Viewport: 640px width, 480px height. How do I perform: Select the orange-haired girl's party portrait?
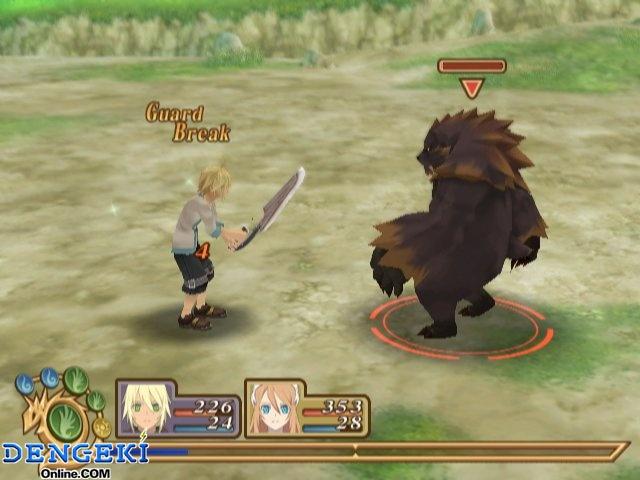point(274,408)
